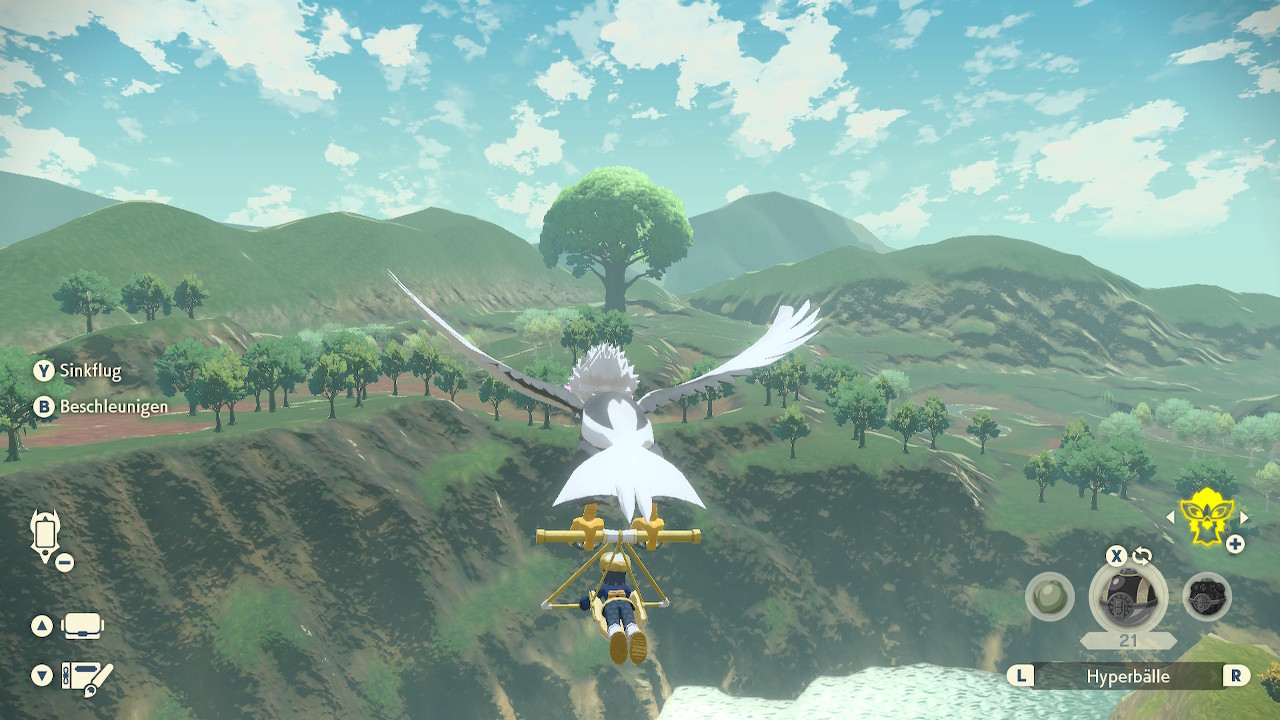Viewport: 1280px width, 720px height.
Task: Click the Hyperbälle item name bar
Action: (x=1128, y=677)
